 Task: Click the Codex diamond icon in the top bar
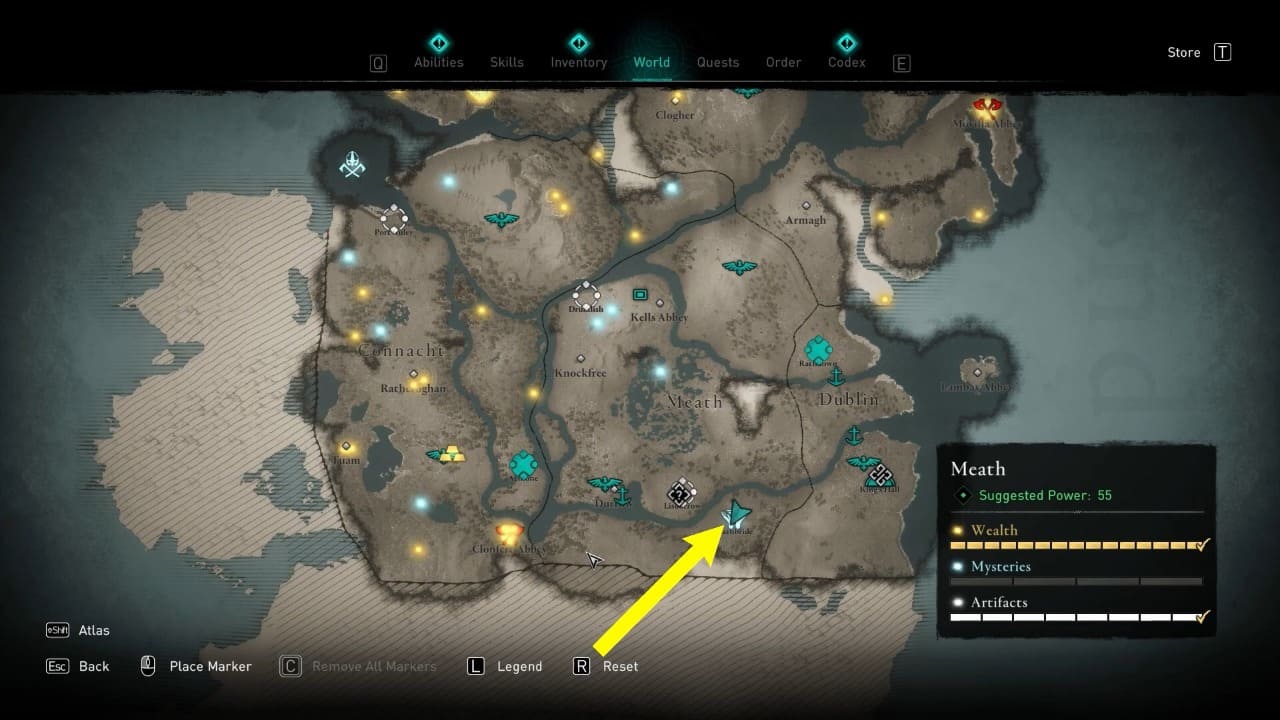click(x=846, y=42)
